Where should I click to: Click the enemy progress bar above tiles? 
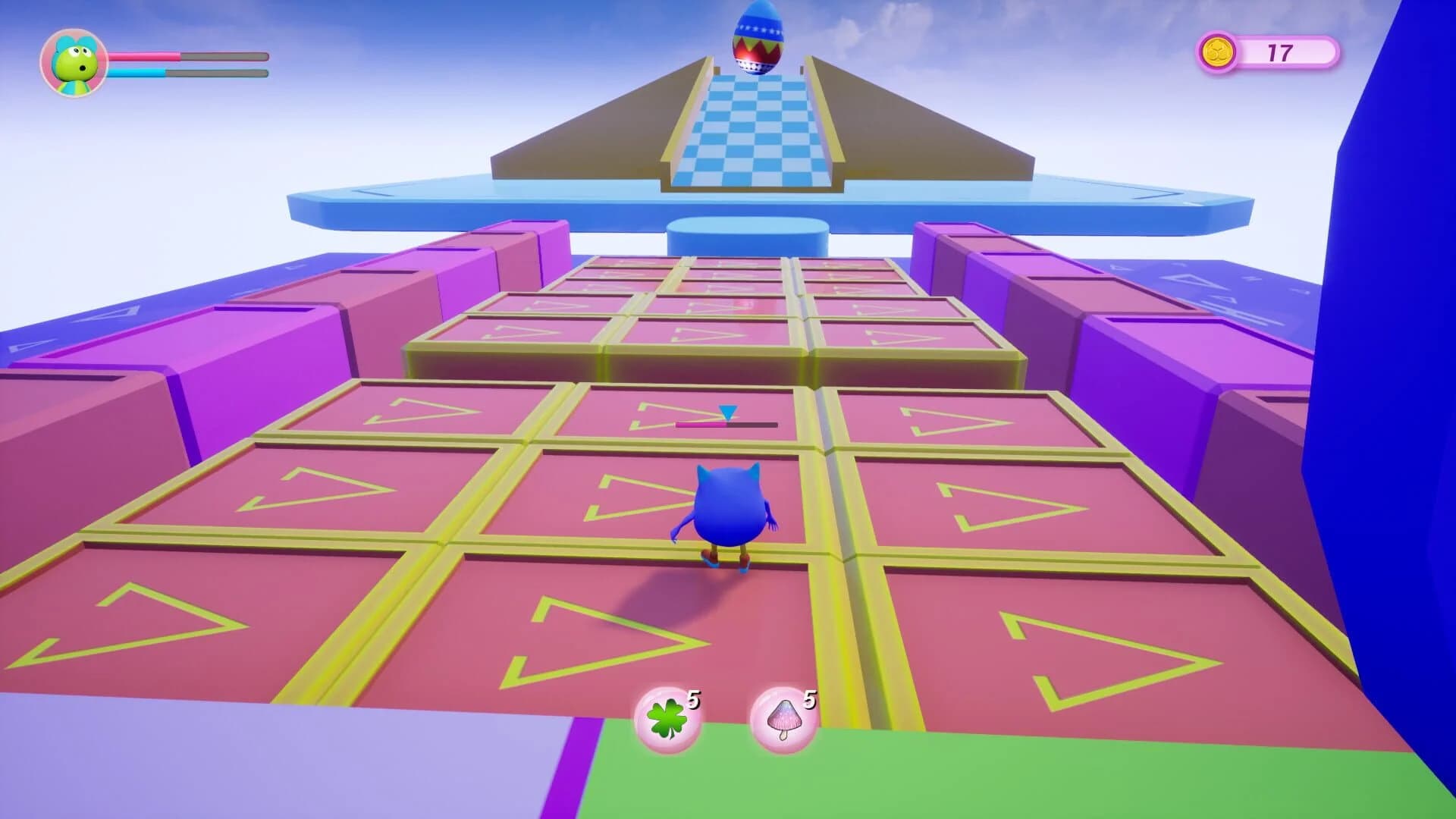728,425
